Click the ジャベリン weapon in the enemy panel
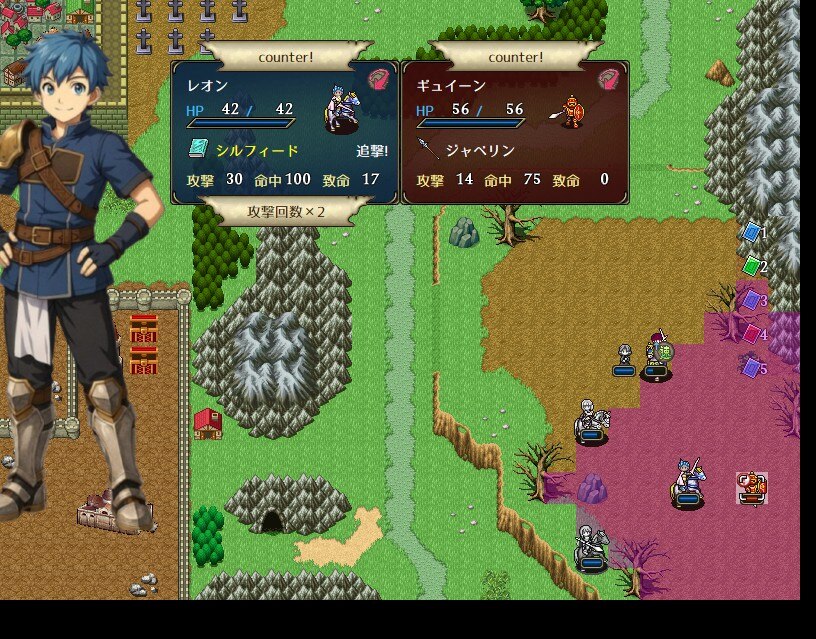This screenshot has width=816, height=639. coord(479,151)
